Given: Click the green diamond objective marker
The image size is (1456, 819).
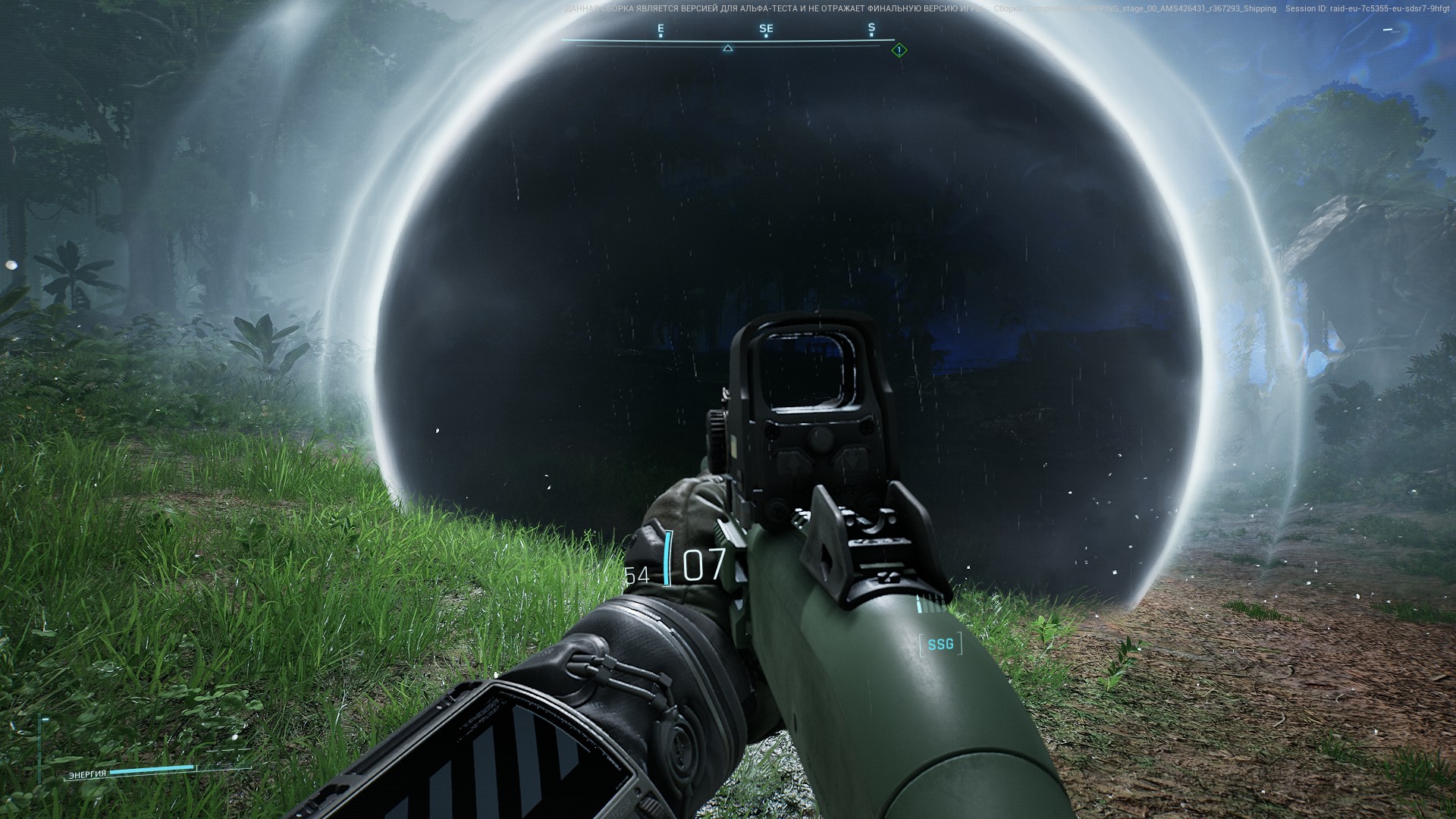Looking at the screenshot, I should tap(899, 51).
